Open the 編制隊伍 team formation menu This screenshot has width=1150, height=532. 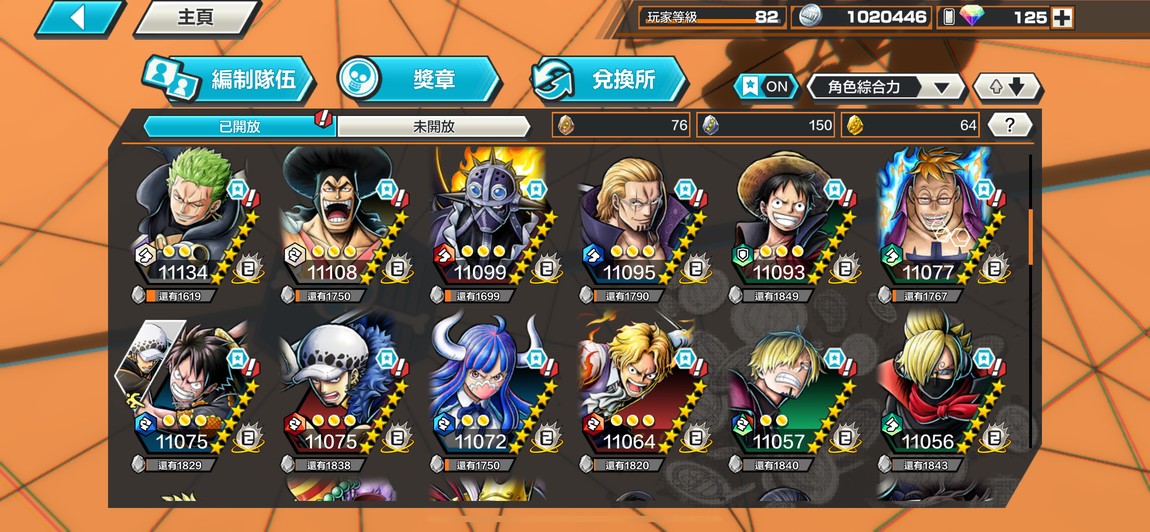point(227,80)
